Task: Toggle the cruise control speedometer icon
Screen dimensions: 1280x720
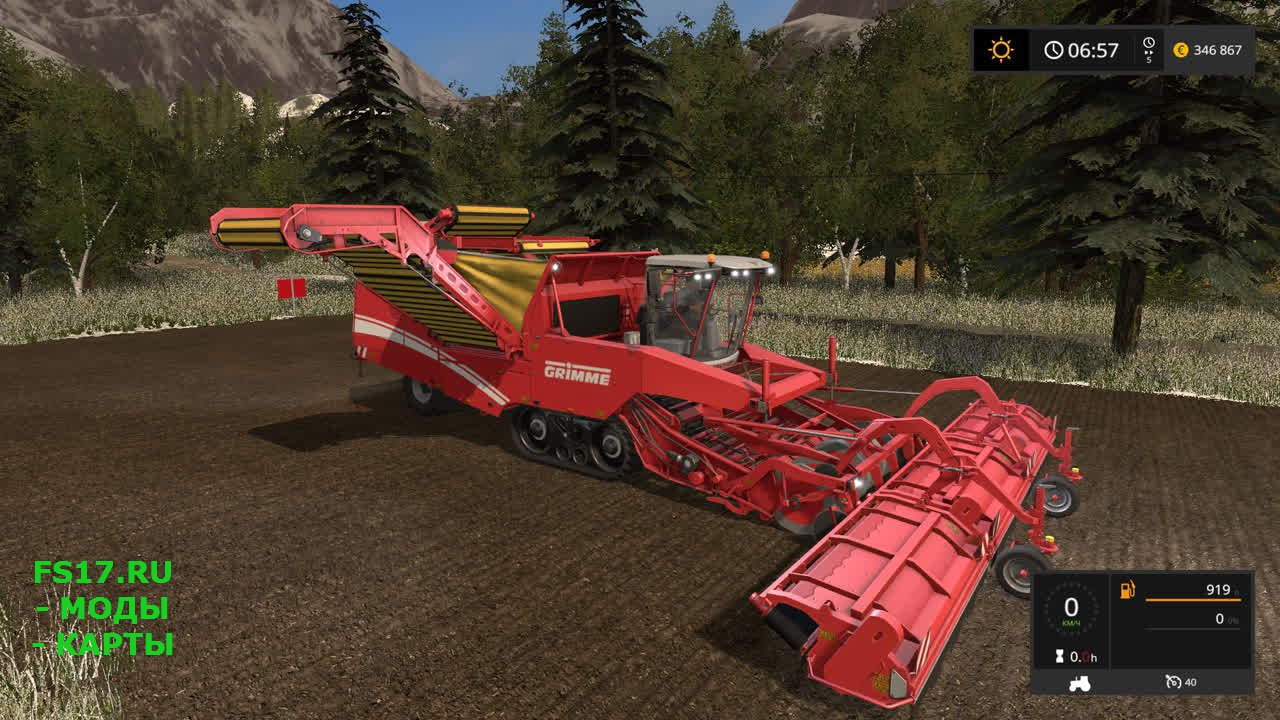Action: pyautogui.click(x=1173, y=682)
